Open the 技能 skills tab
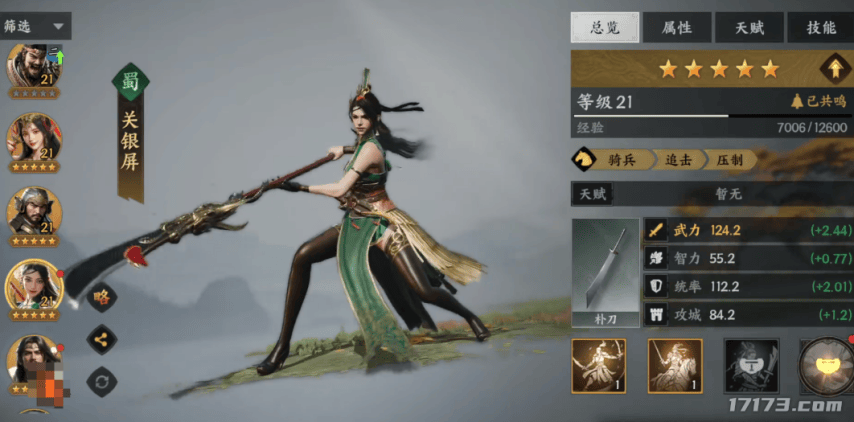Screen dimensions: 854x422 [x=820, y=27]
